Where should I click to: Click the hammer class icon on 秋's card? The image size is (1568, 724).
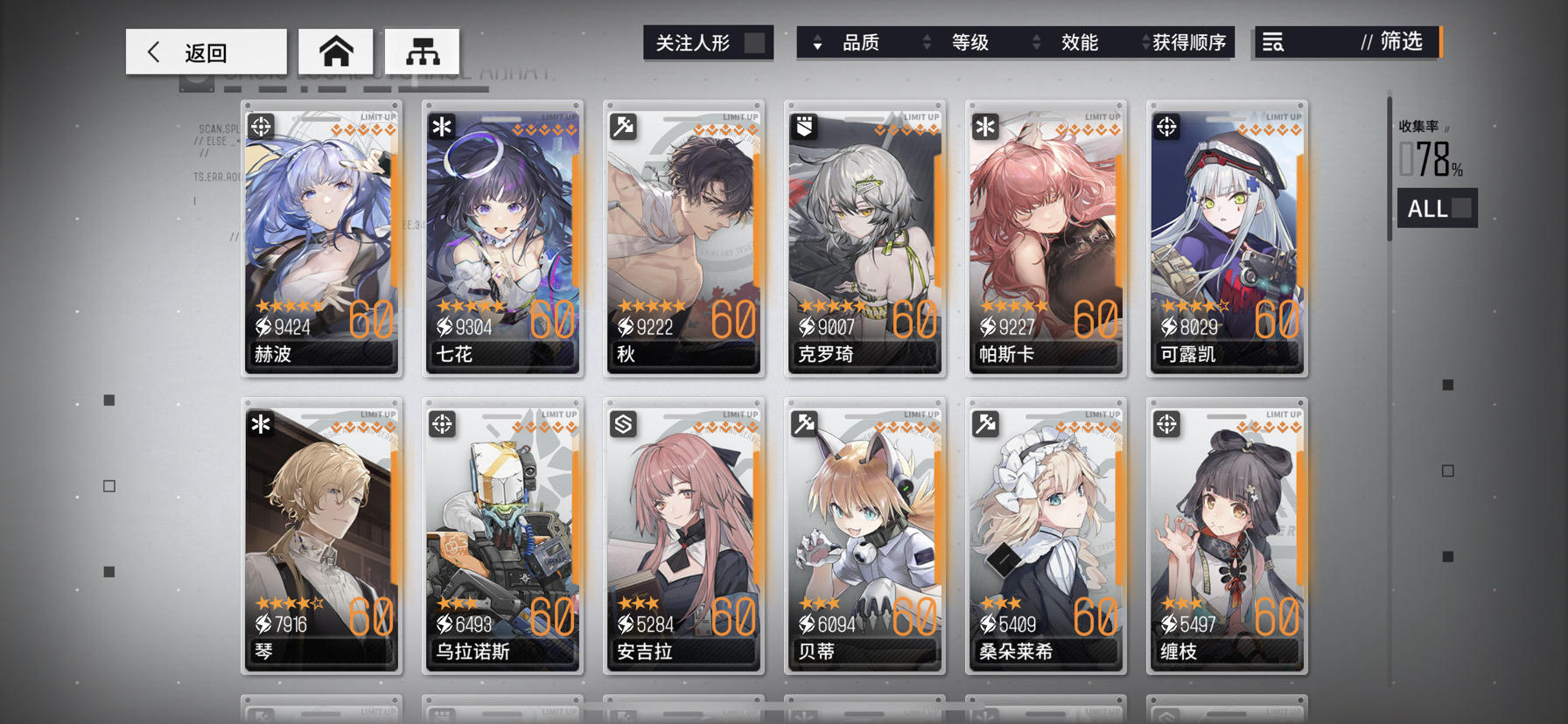(x=621, y=126)
